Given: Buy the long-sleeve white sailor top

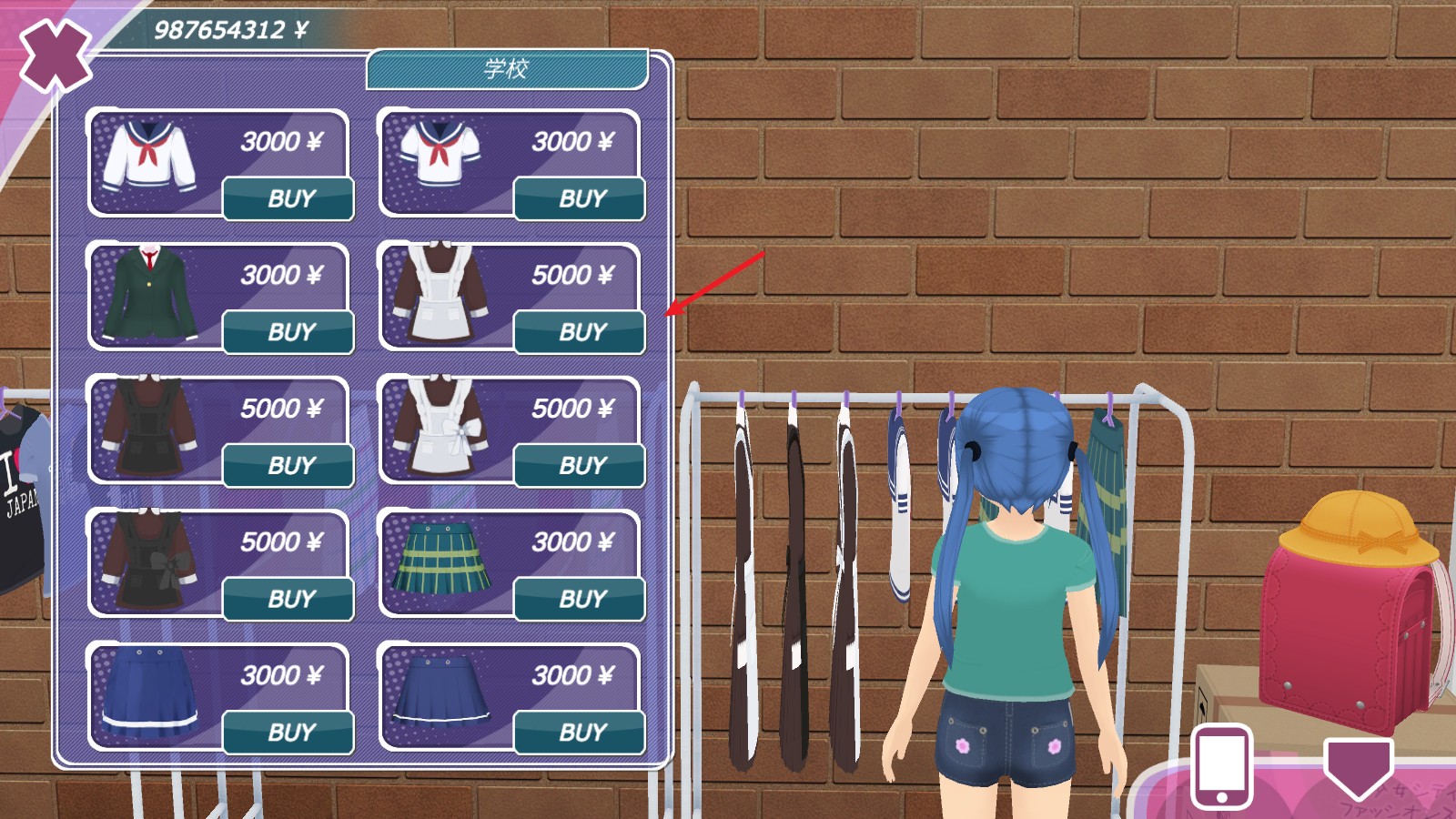Looking at the screenshot, I should point(289,198).
